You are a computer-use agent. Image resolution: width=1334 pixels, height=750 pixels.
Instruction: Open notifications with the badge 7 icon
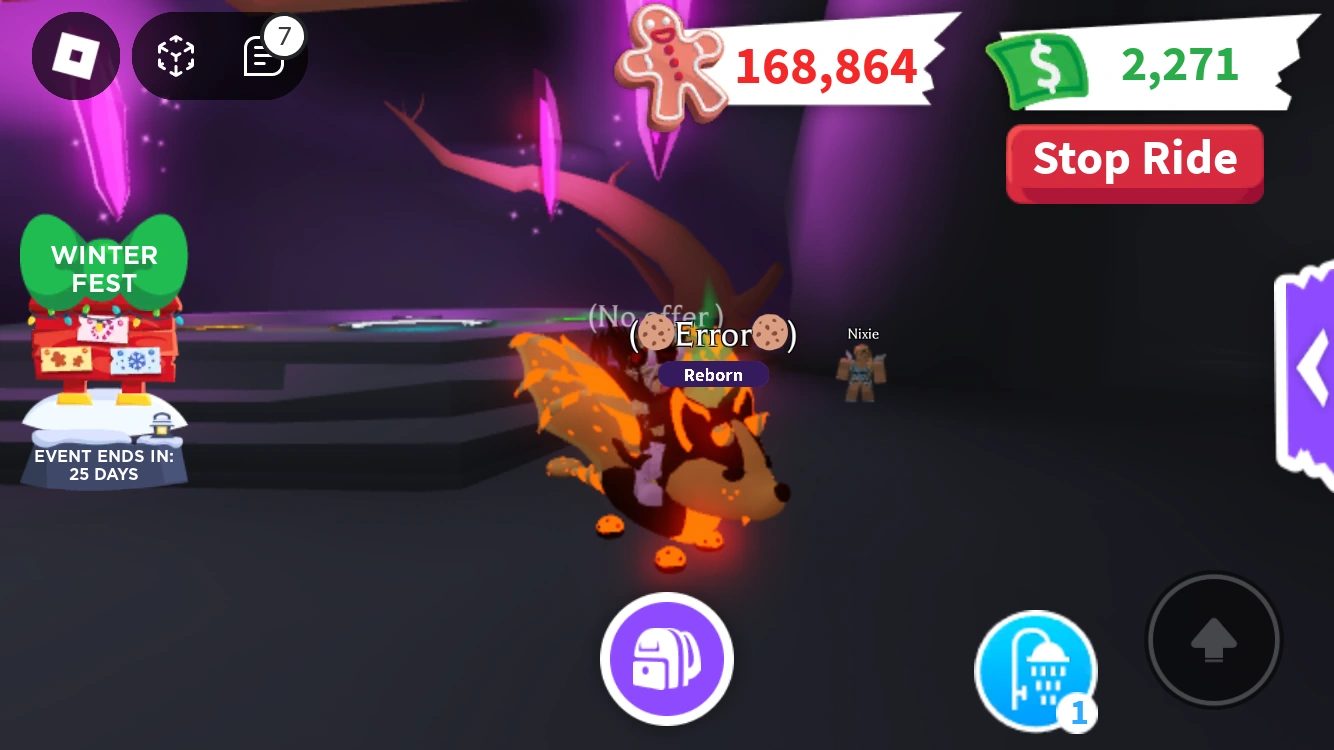click(263, 55)
